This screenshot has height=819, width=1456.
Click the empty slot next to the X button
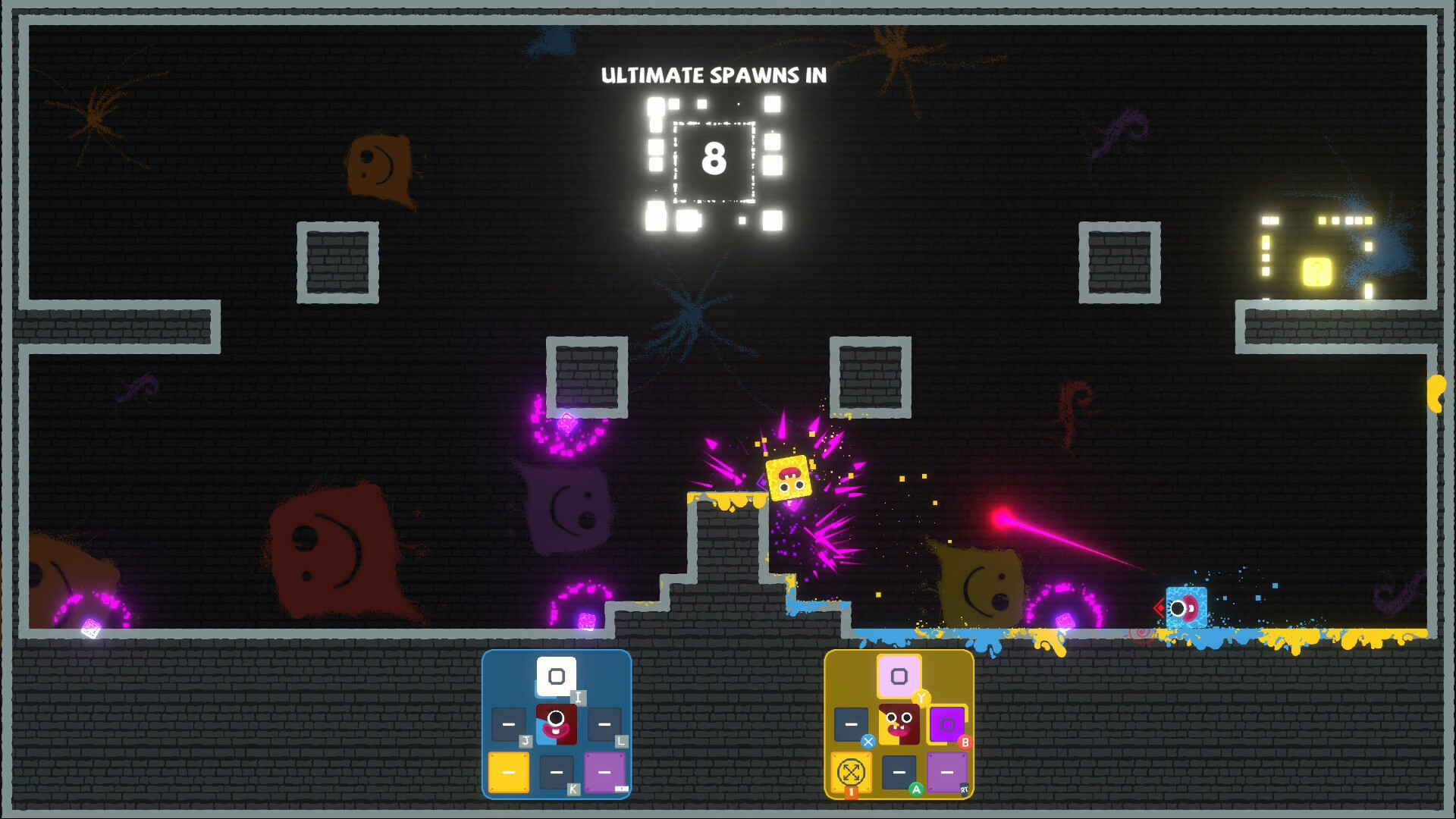pyautogui.click(x=849, y=724)
